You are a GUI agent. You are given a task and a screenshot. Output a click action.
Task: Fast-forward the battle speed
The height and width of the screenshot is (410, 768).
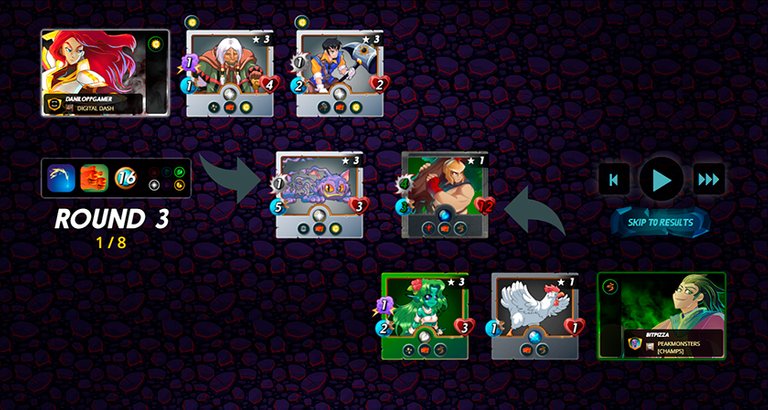[x=708, y=180]
